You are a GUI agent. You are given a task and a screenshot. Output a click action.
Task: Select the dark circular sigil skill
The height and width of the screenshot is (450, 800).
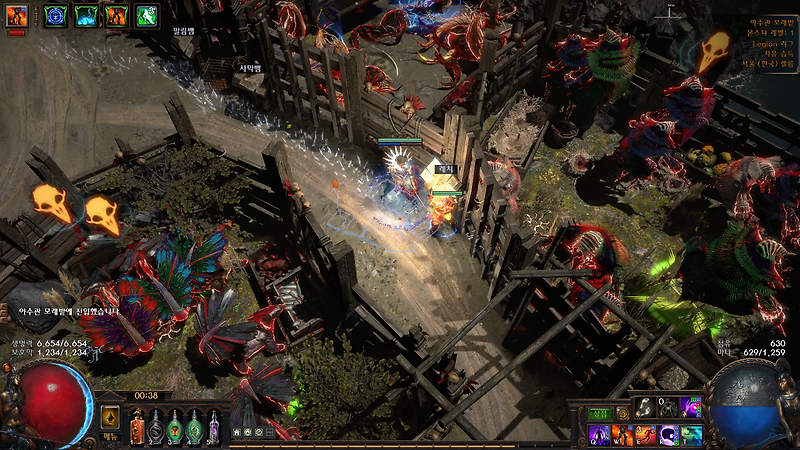point(668,408)
